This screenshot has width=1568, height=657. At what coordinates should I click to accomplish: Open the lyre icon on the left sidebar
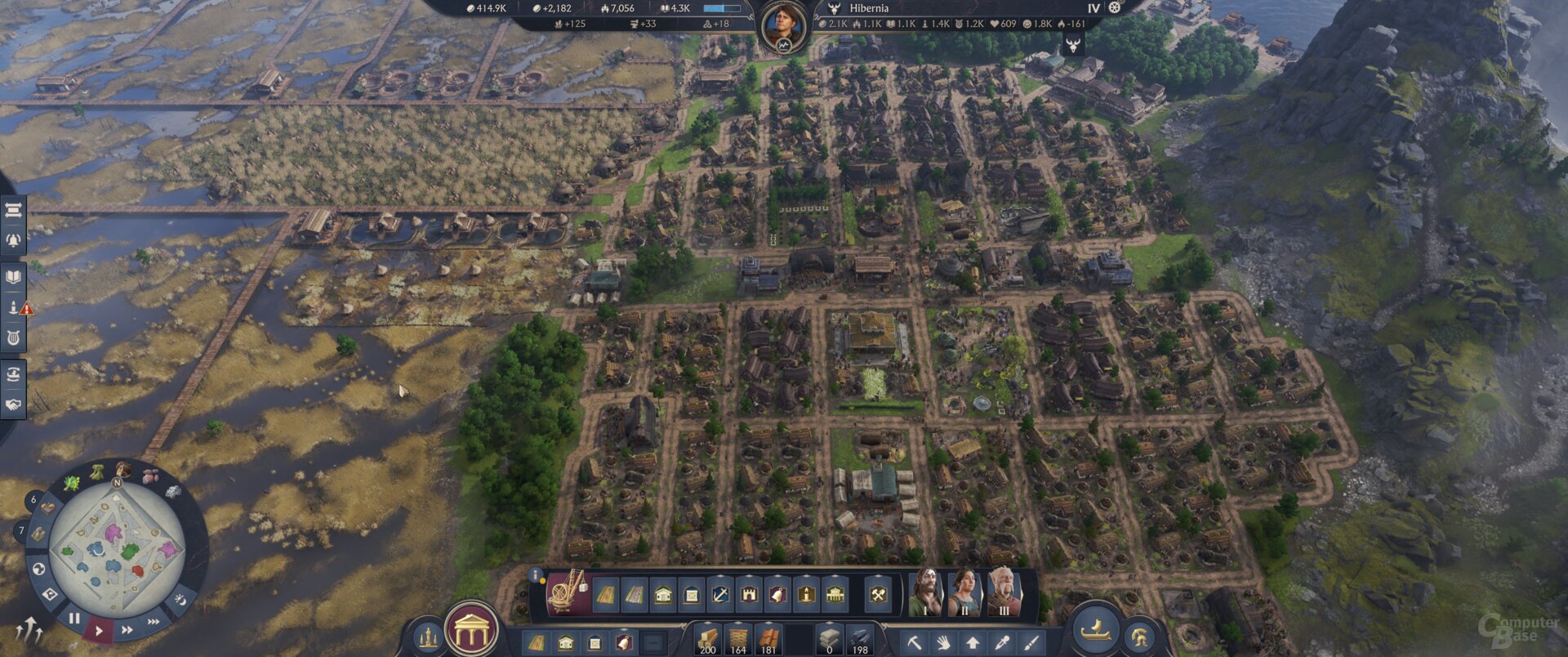coord(13,337)
